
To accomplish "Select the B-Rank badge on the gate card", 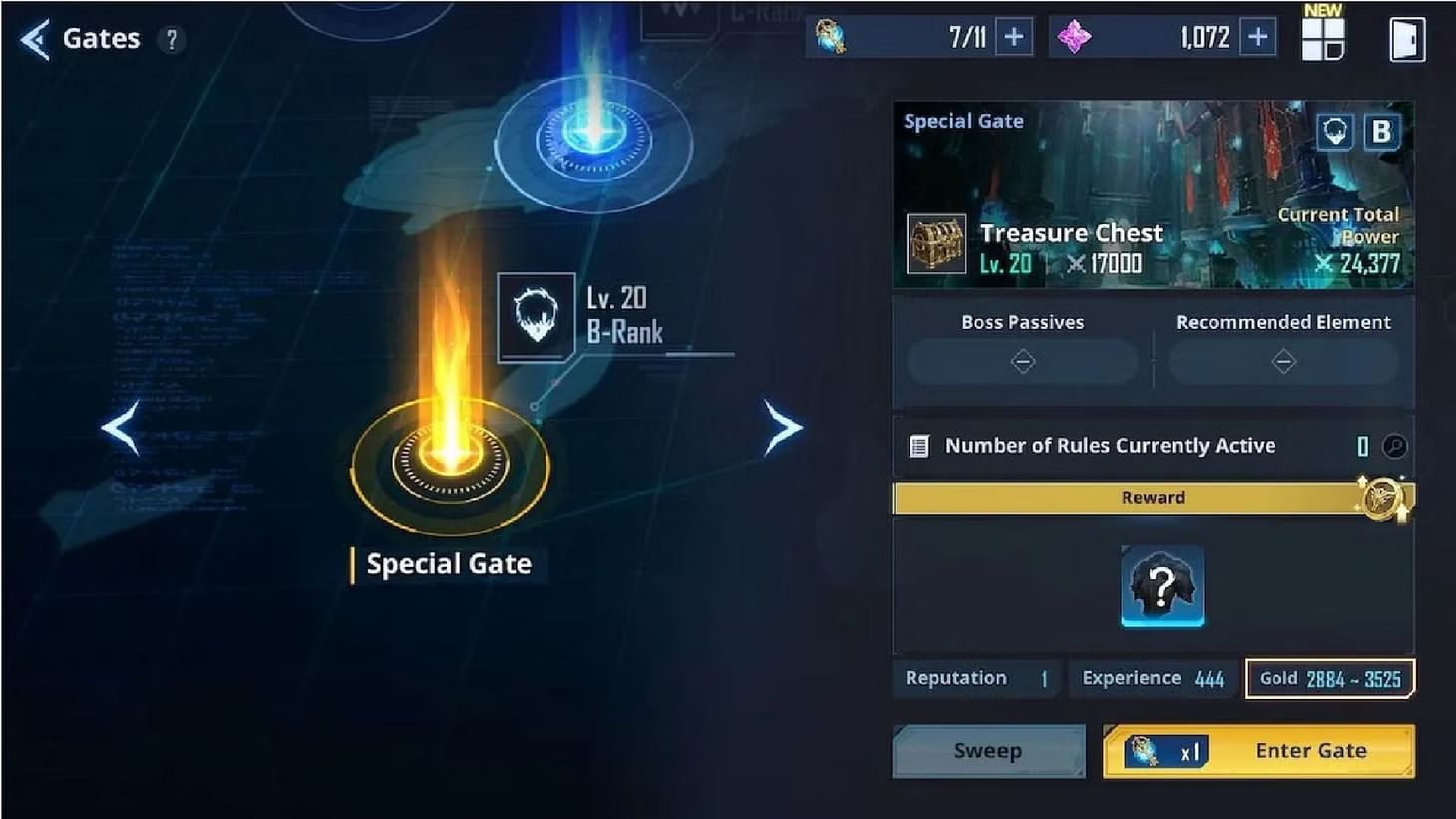I will tap(1381, 131).
